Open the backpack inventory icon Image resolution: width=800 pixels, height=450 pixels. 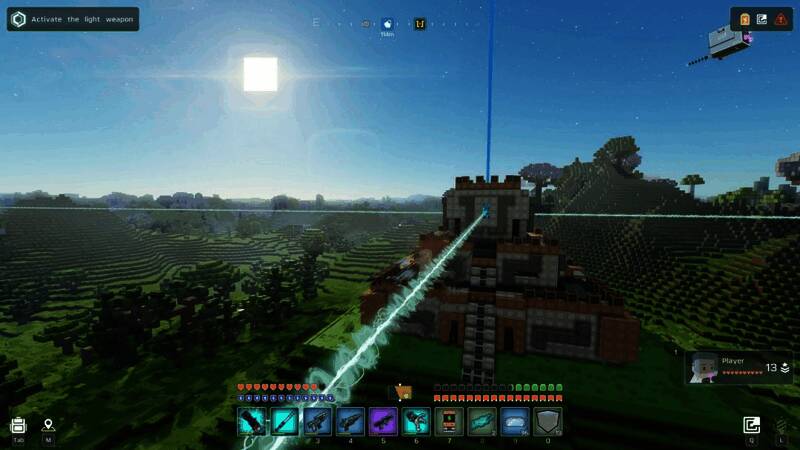[x=18, y=425]
